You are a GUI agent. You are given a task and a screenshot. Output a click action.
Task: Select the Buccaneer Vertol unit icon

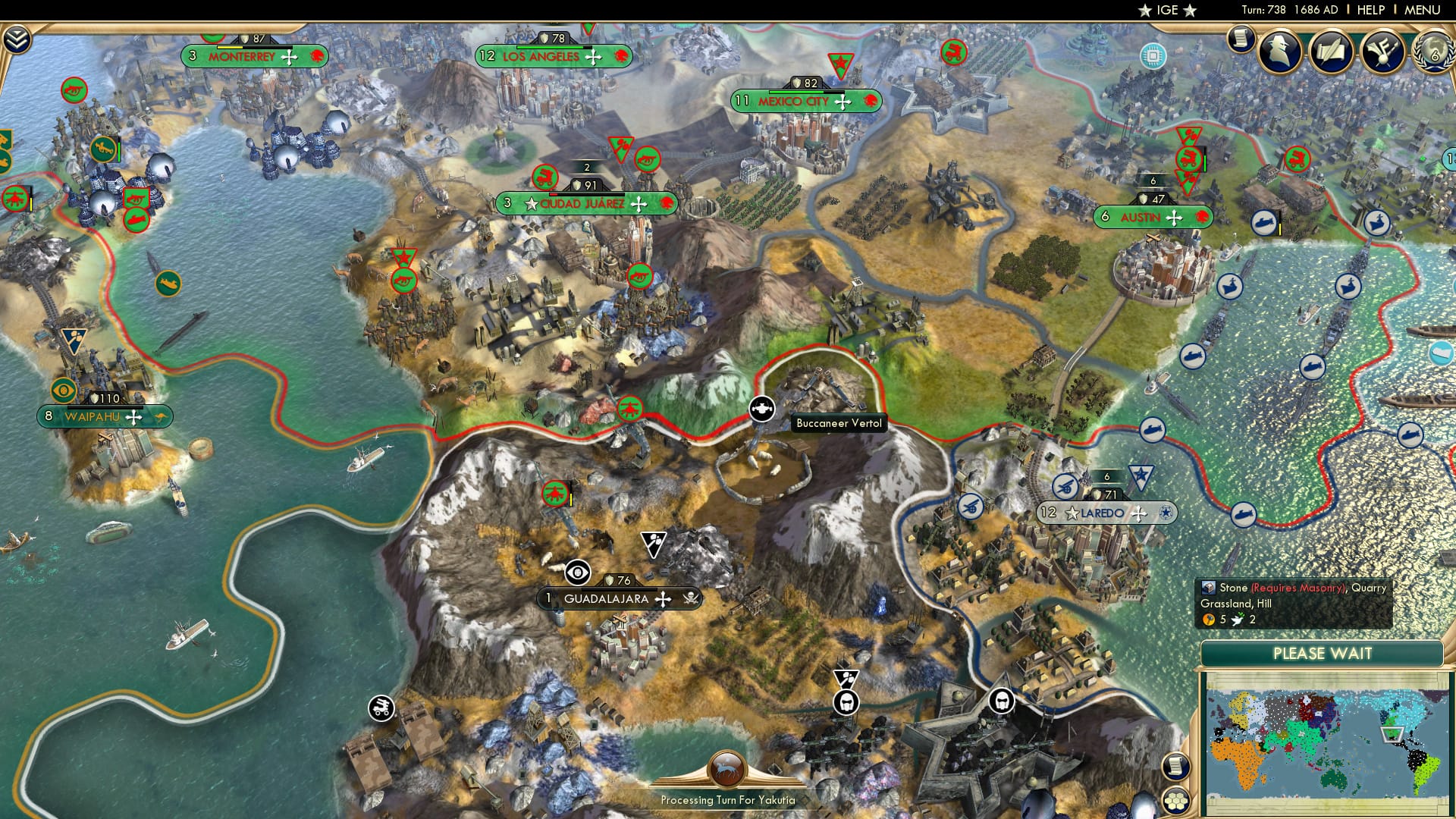764,408
